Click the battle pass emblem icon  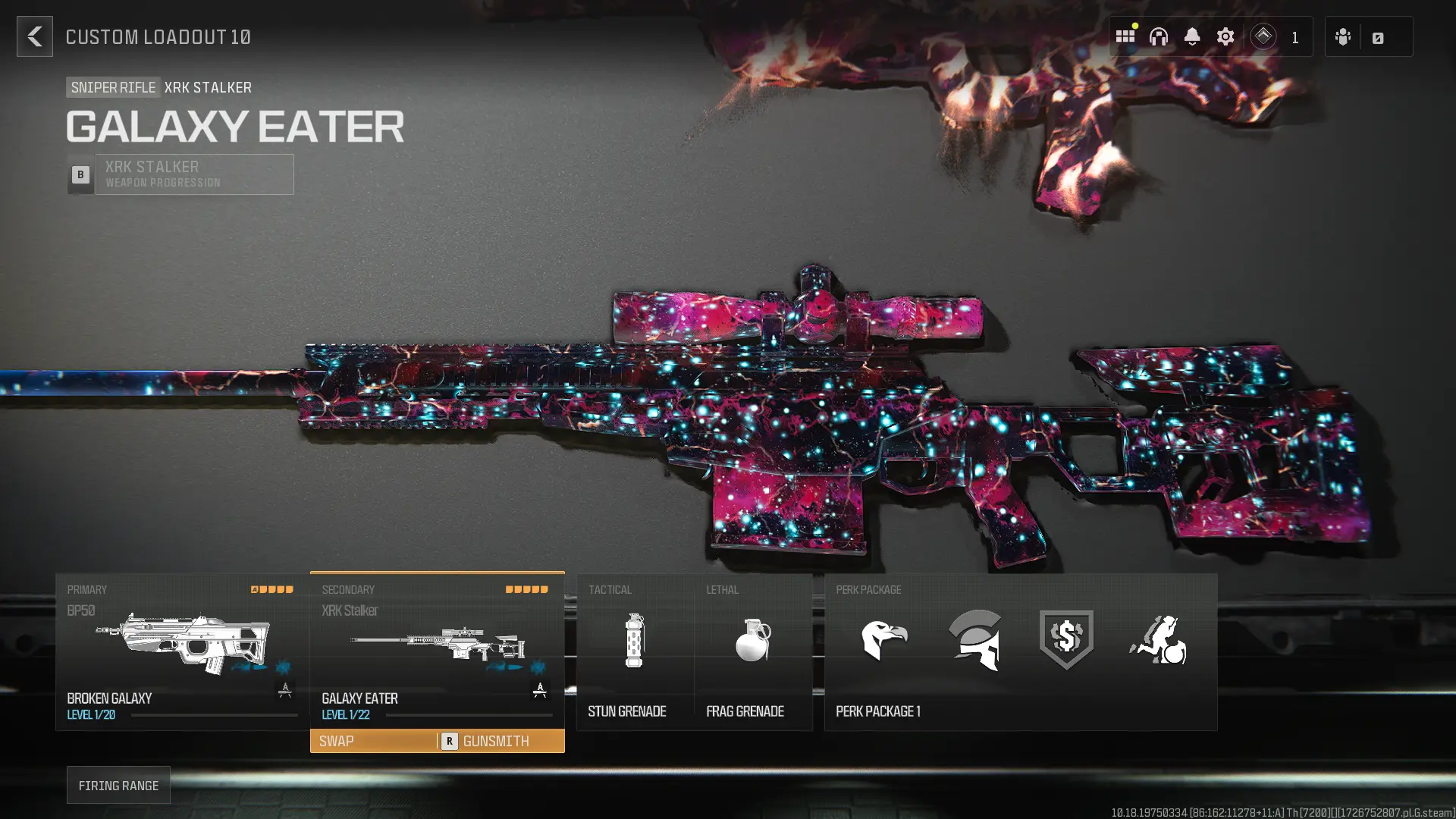coord(1263,36)
